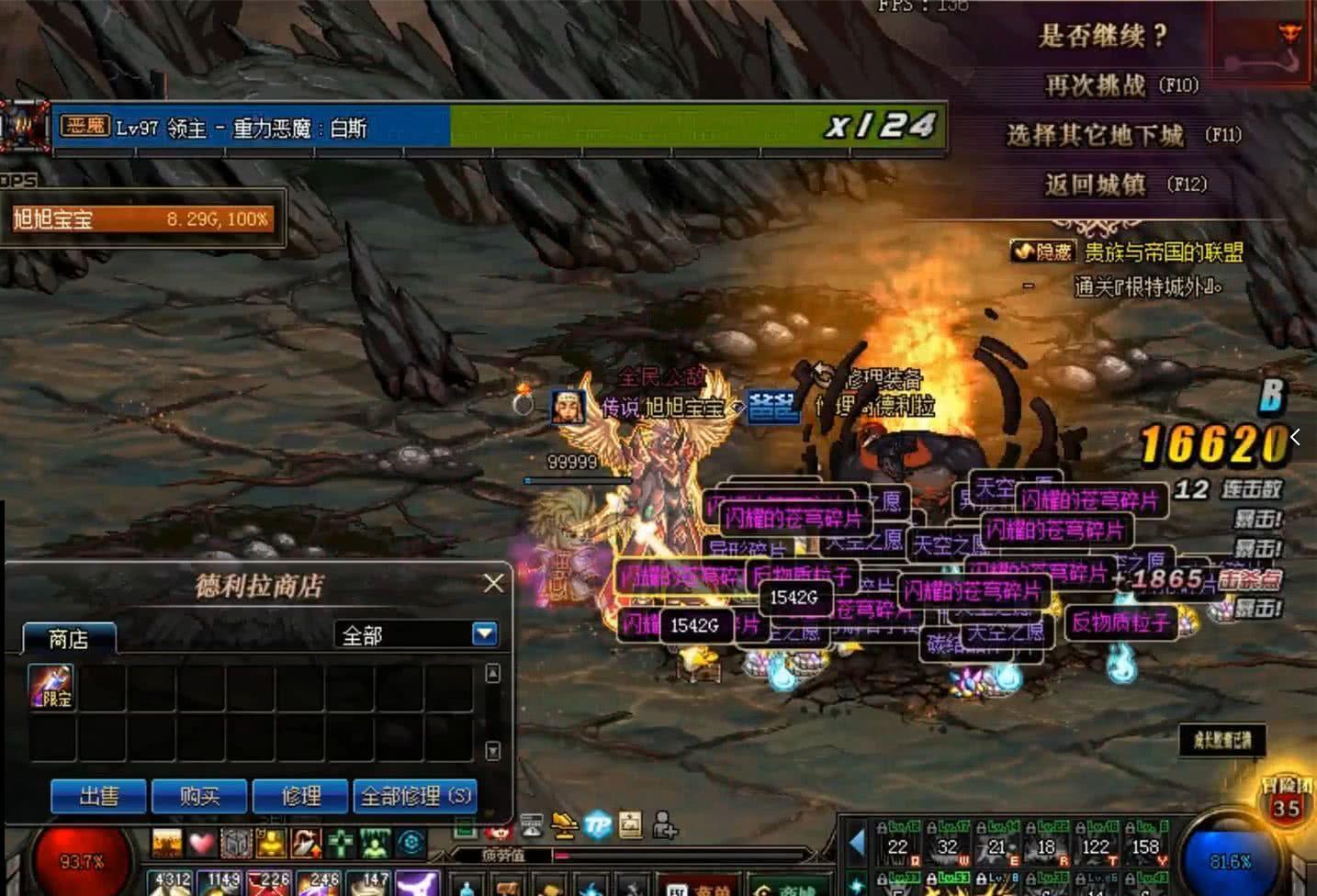Click the blue arrow beside the skill bar
The width and height of the screenshot is (1317, 896).
pyautogui.click(x=857, y=843)
